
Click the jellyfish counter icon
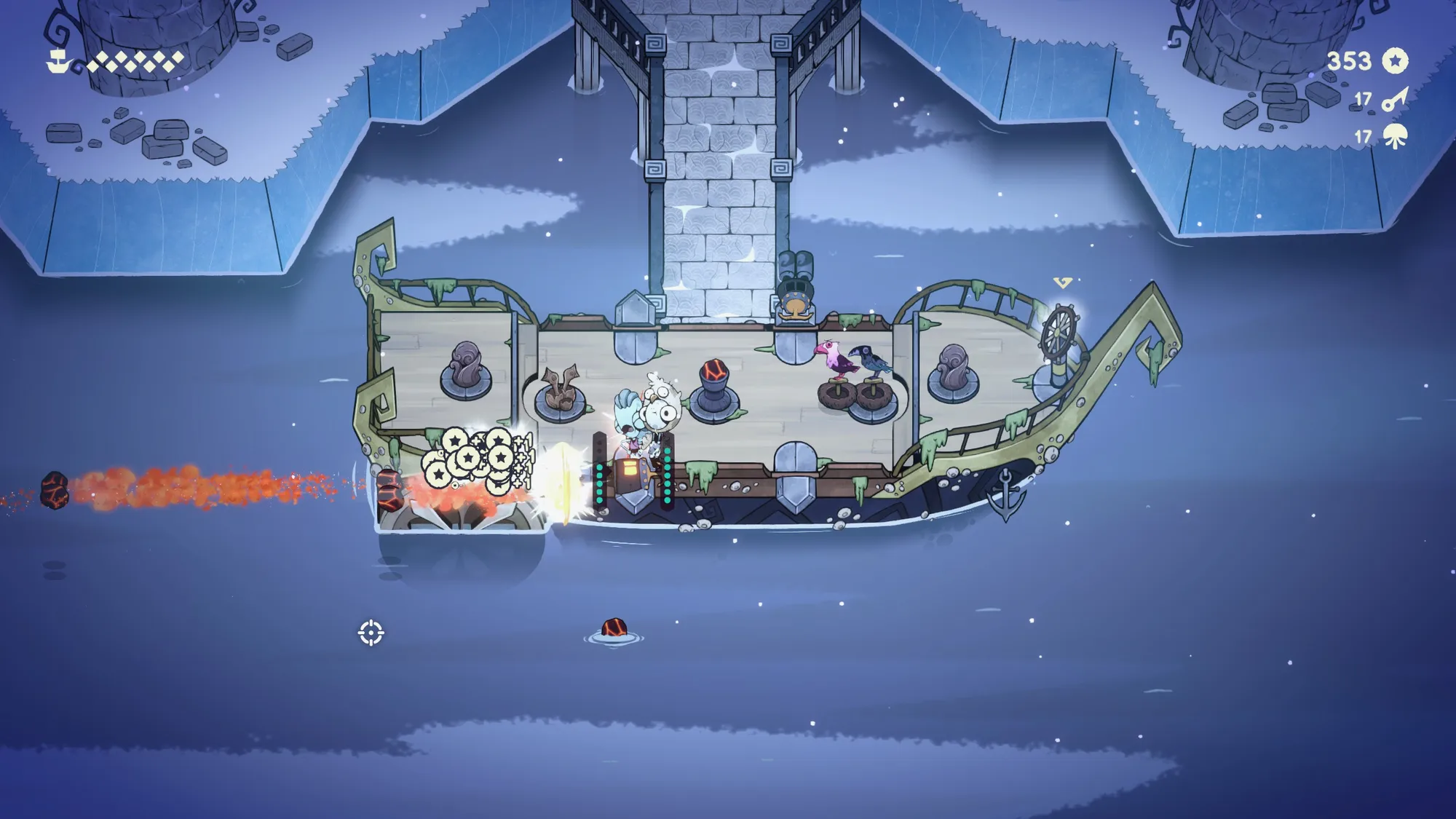pyautogui.click(x=1396, y=136)
